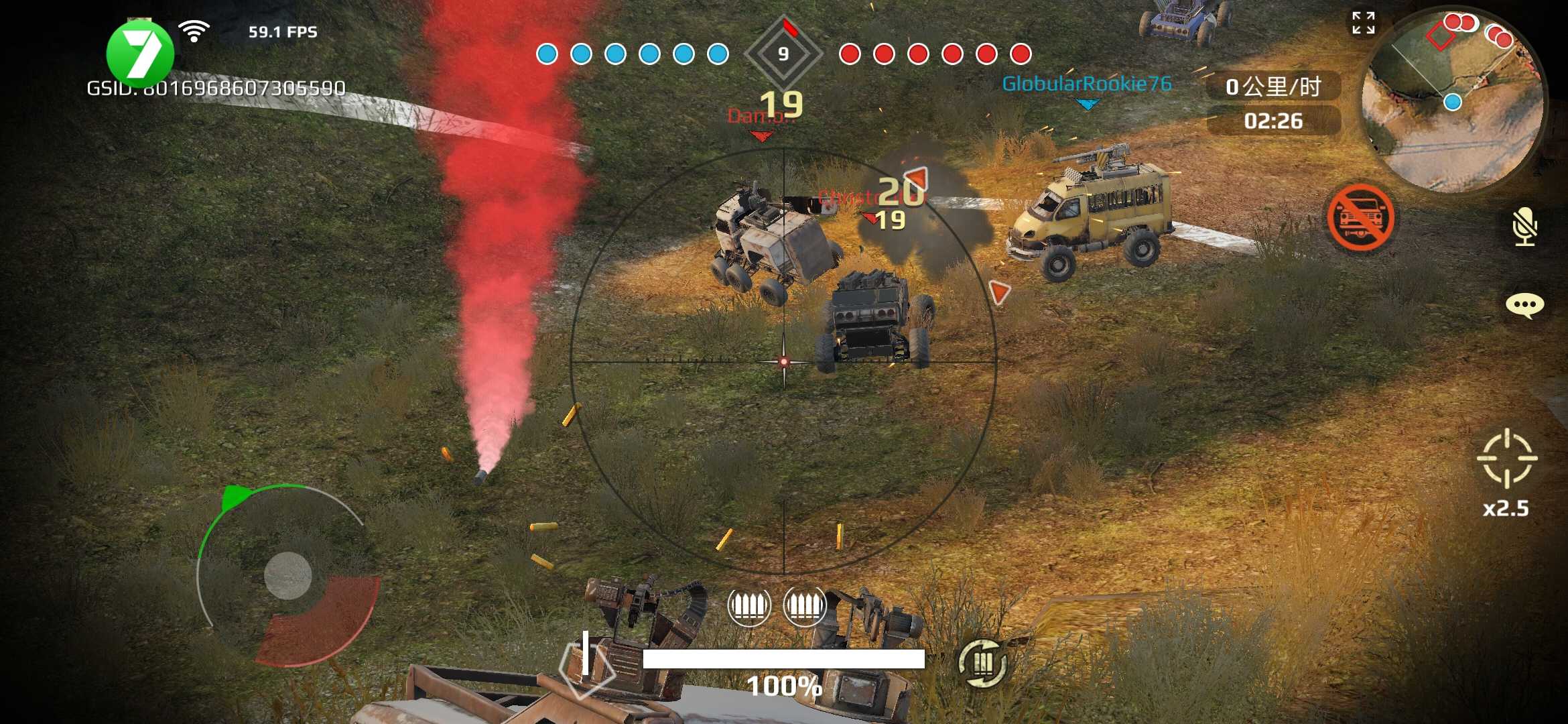Unmute the crossed-out microphone
This screenshot has height=724, width=1568.
tap(1524, 226)
